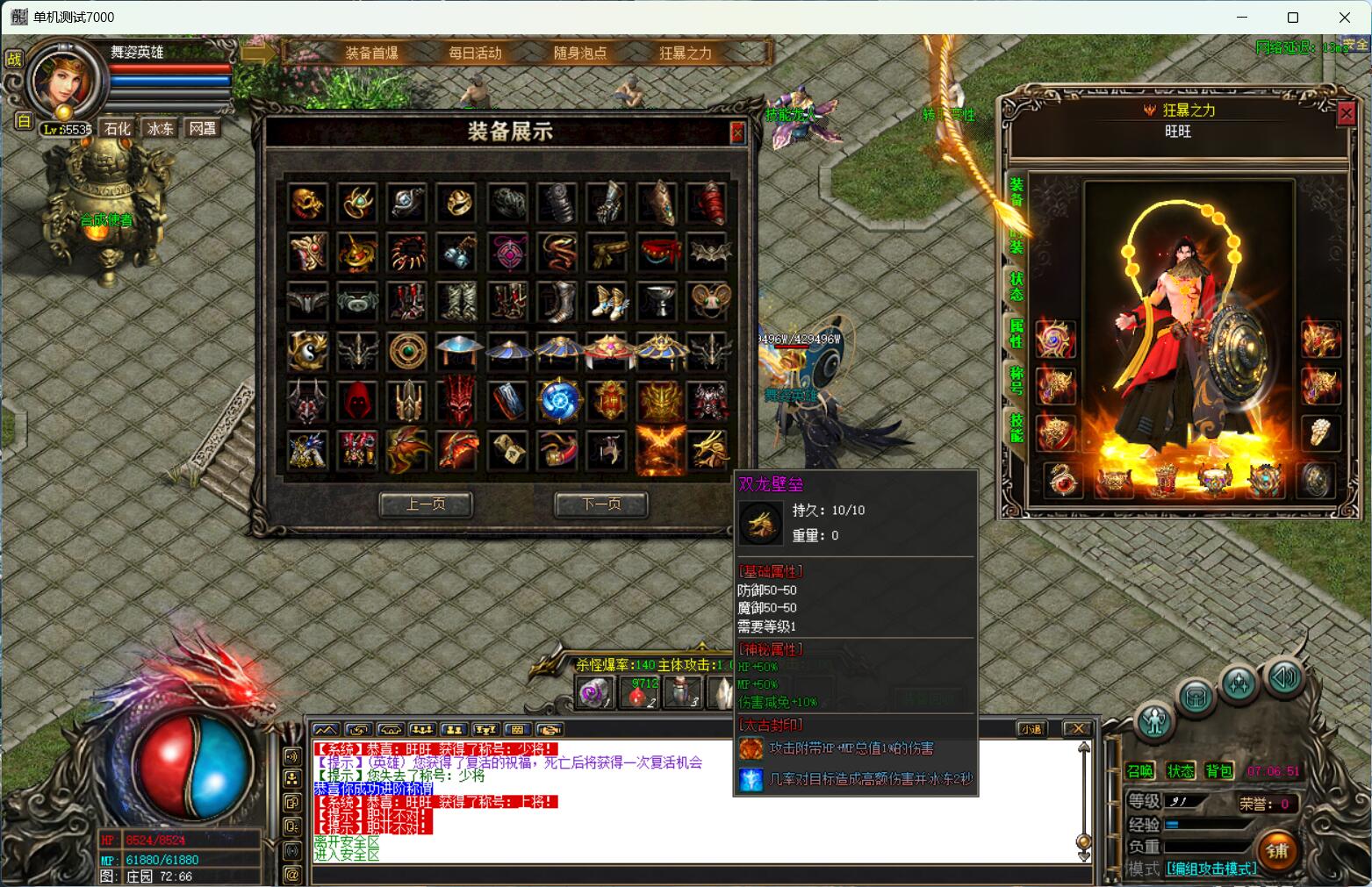The width and height of the screenshot is (1372, 887).
Task: Open the 每日活动 daily events menu
Action: click(475, 53)
